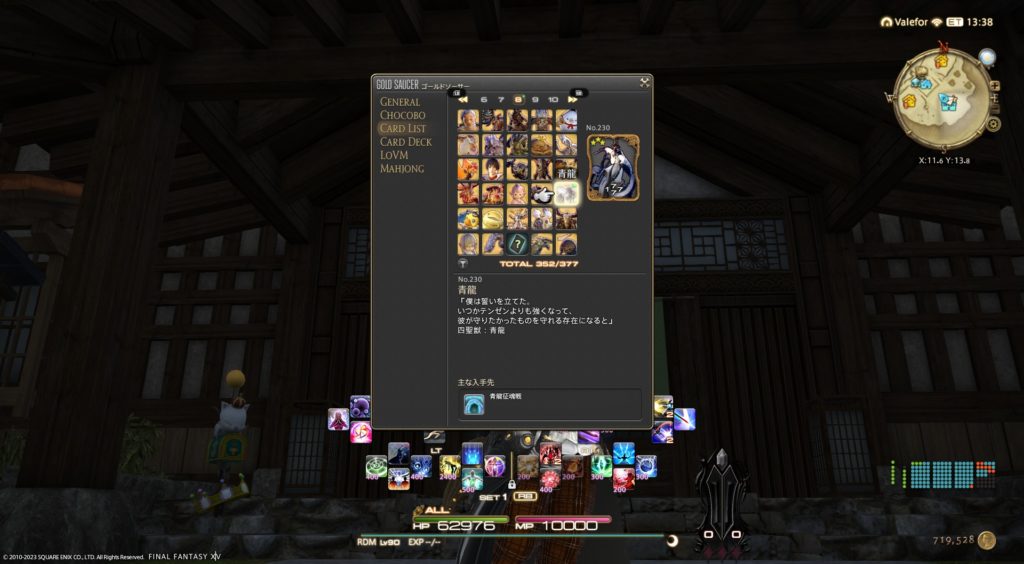Select the unknown question mark card
1024x564 pixels.
(x=518, y=243)
